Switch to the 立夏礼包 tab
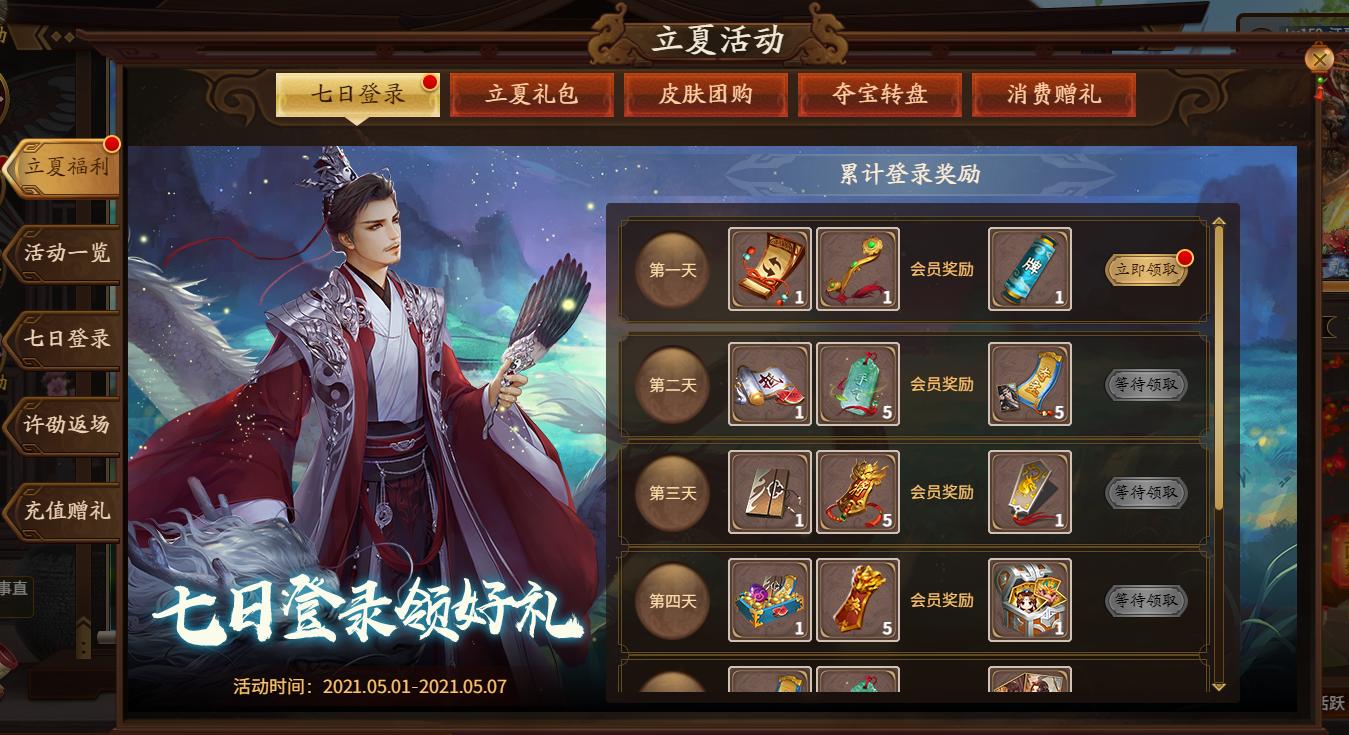Screen dimensions: 1349x735 [x=531, y=94]
